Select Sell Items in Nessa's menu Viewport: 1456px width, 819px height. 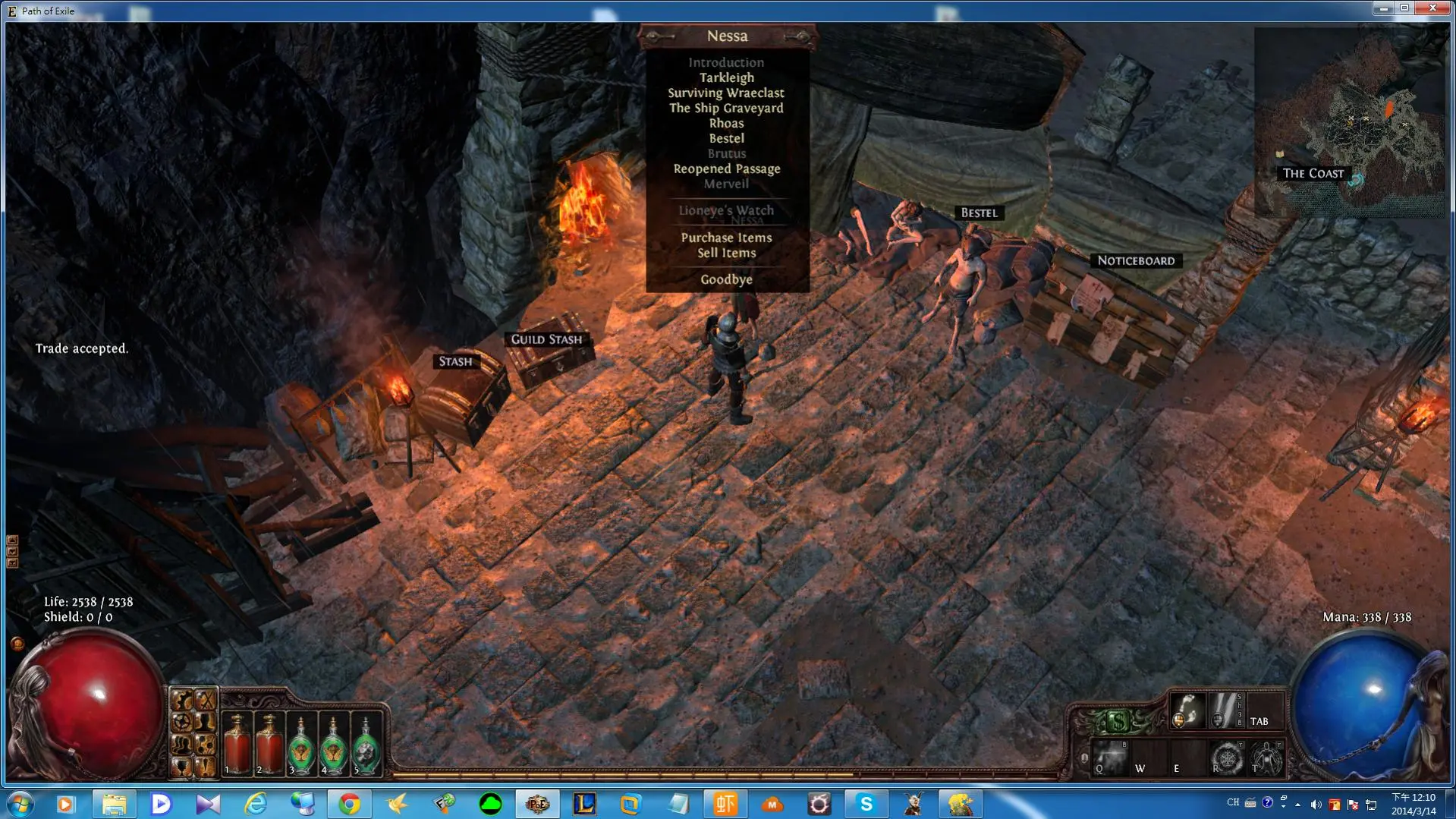(726, 253)
